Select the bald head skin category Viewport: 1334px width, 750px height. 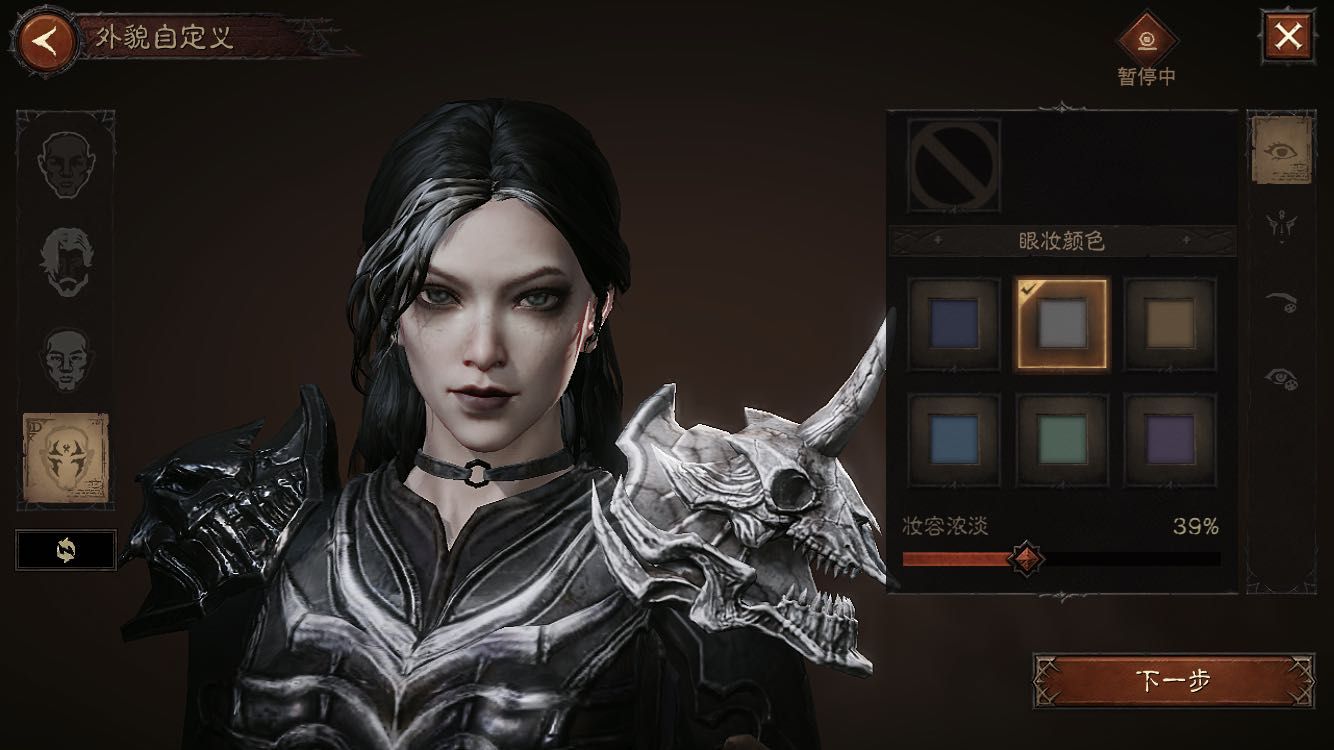coord(67,358)
